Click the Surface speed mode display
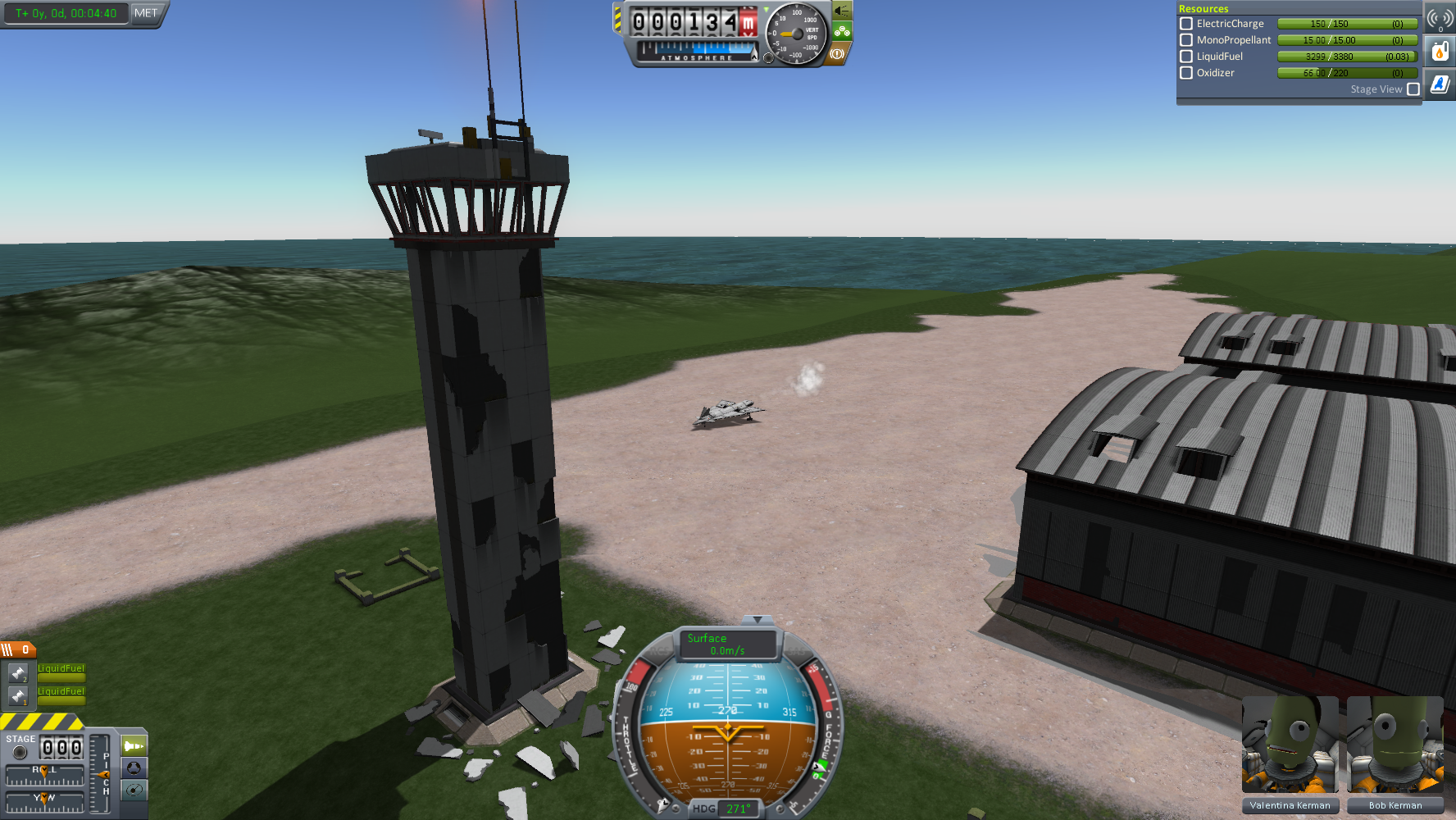Screen dimensions: 1456x820 [x=727, y=645]
